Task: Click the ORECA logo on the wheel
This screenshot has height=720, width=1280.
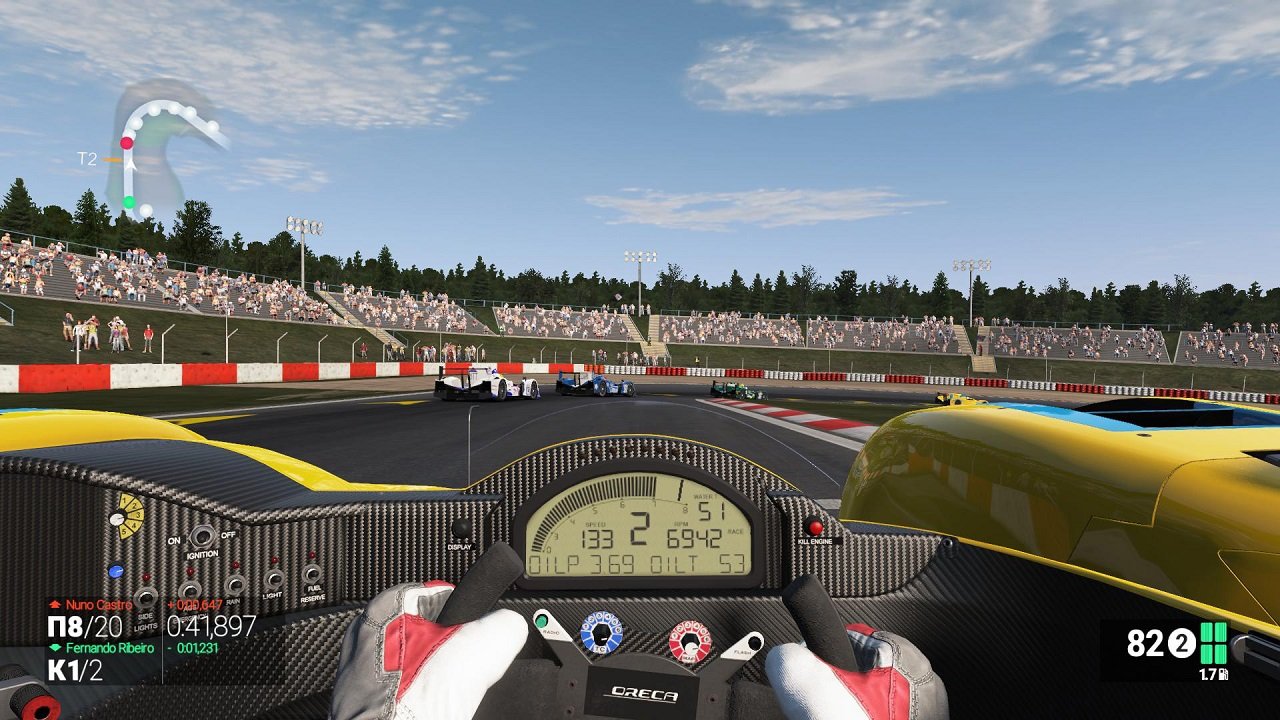Action: point(646,693)
